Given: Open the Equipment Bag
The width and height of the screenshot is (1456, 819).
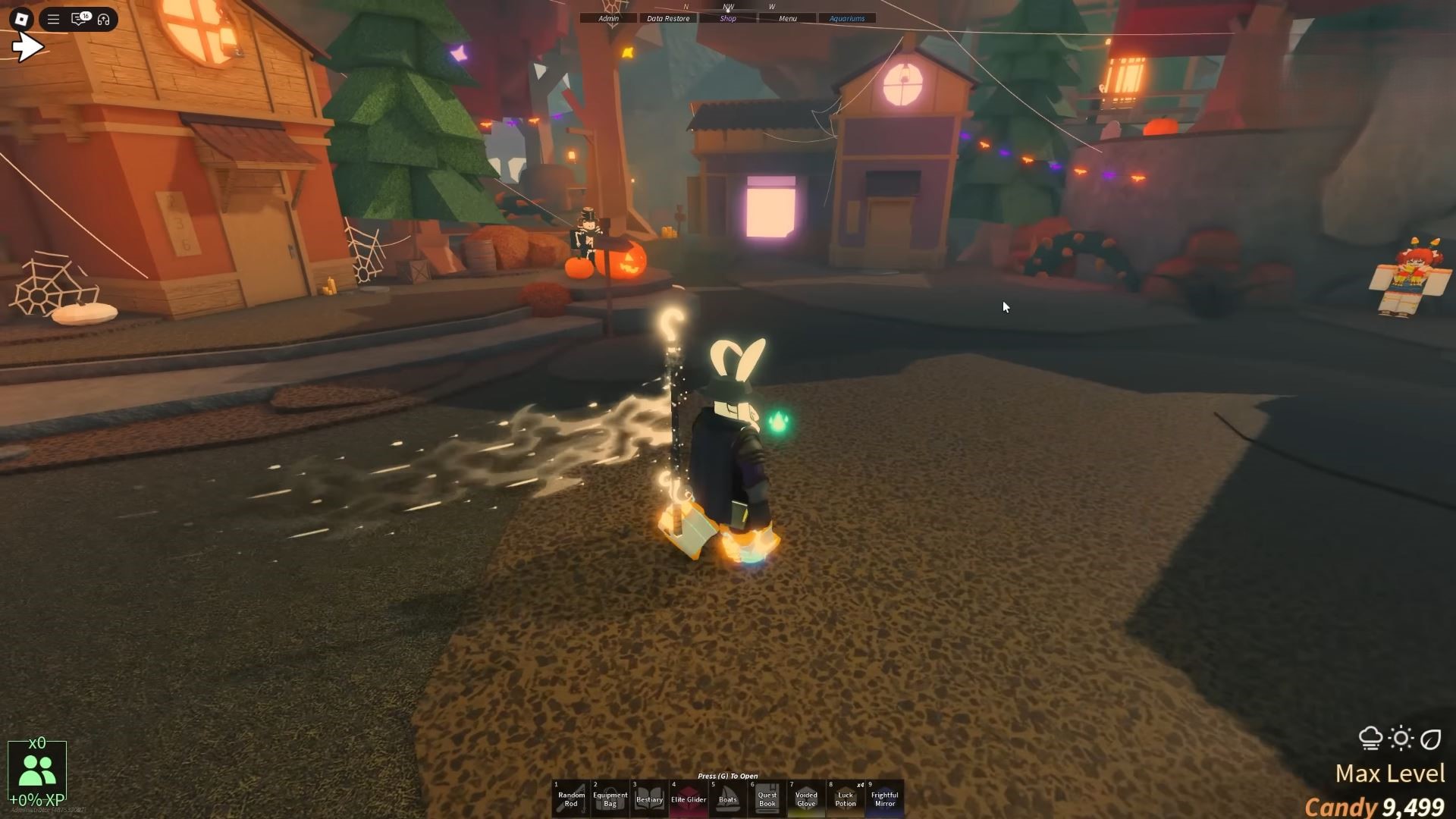Looking at the screenshot, I should click(610, 796).
